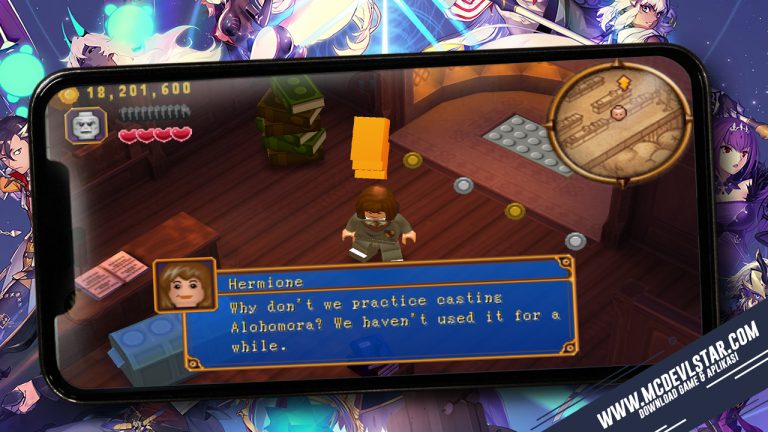This screenshot has width=768, height=432.
Task: Tap the grey LEGO character portrait icon
Action: pos(85,126)
